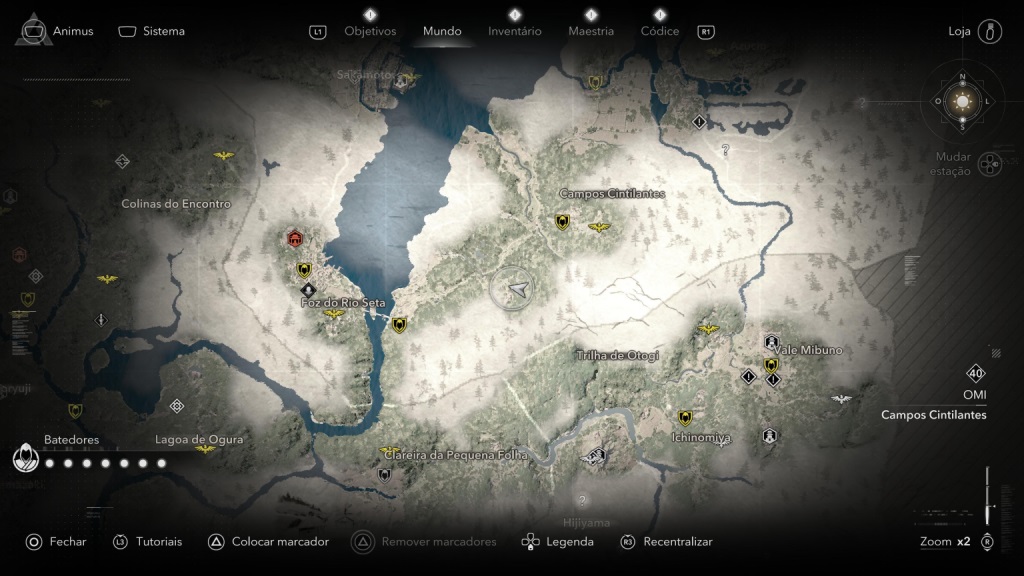Select the Mundo tab

tap(442, 31)
